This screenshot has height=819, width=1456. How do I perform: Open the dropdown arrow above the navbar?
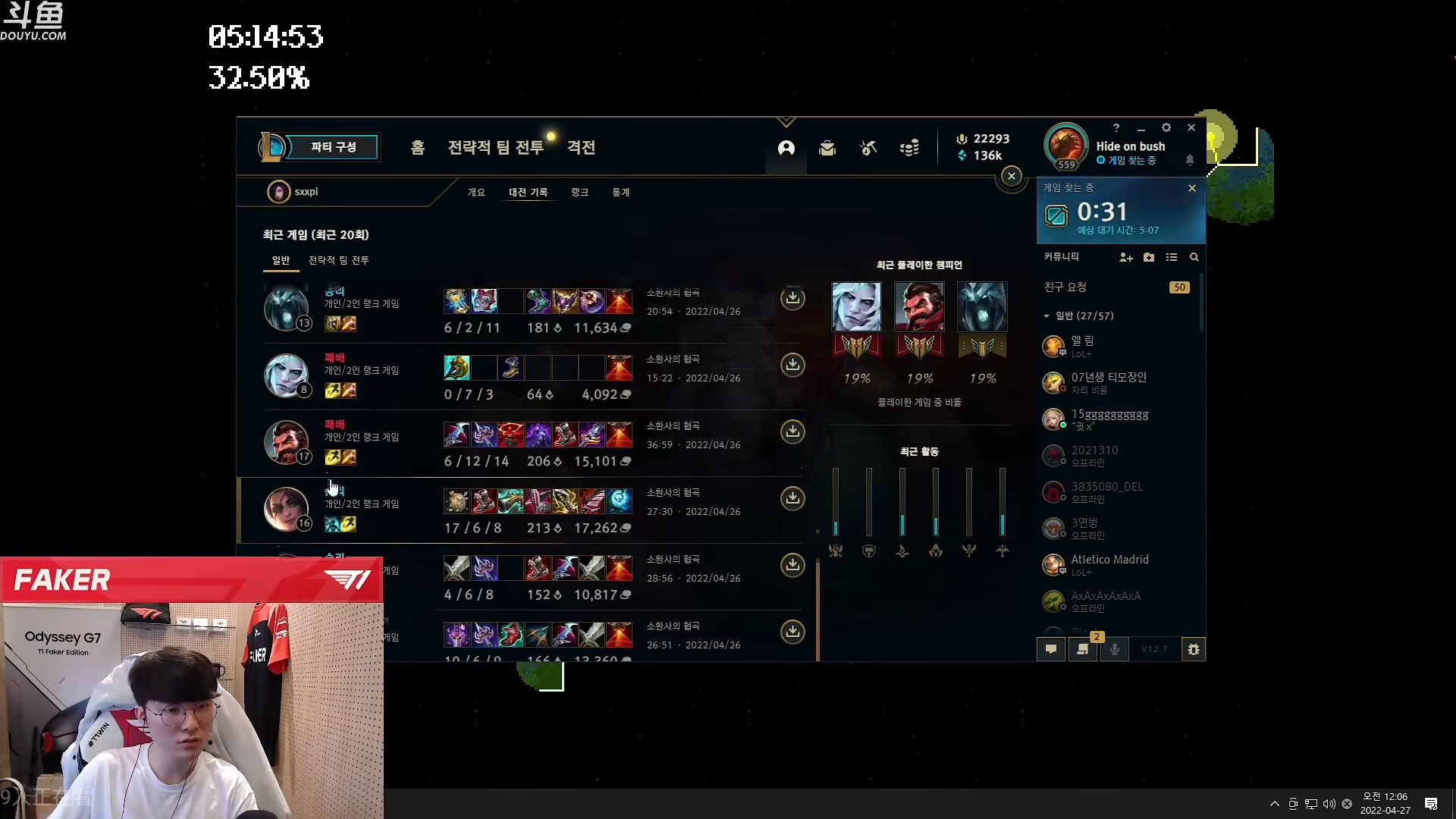point(786,121)
